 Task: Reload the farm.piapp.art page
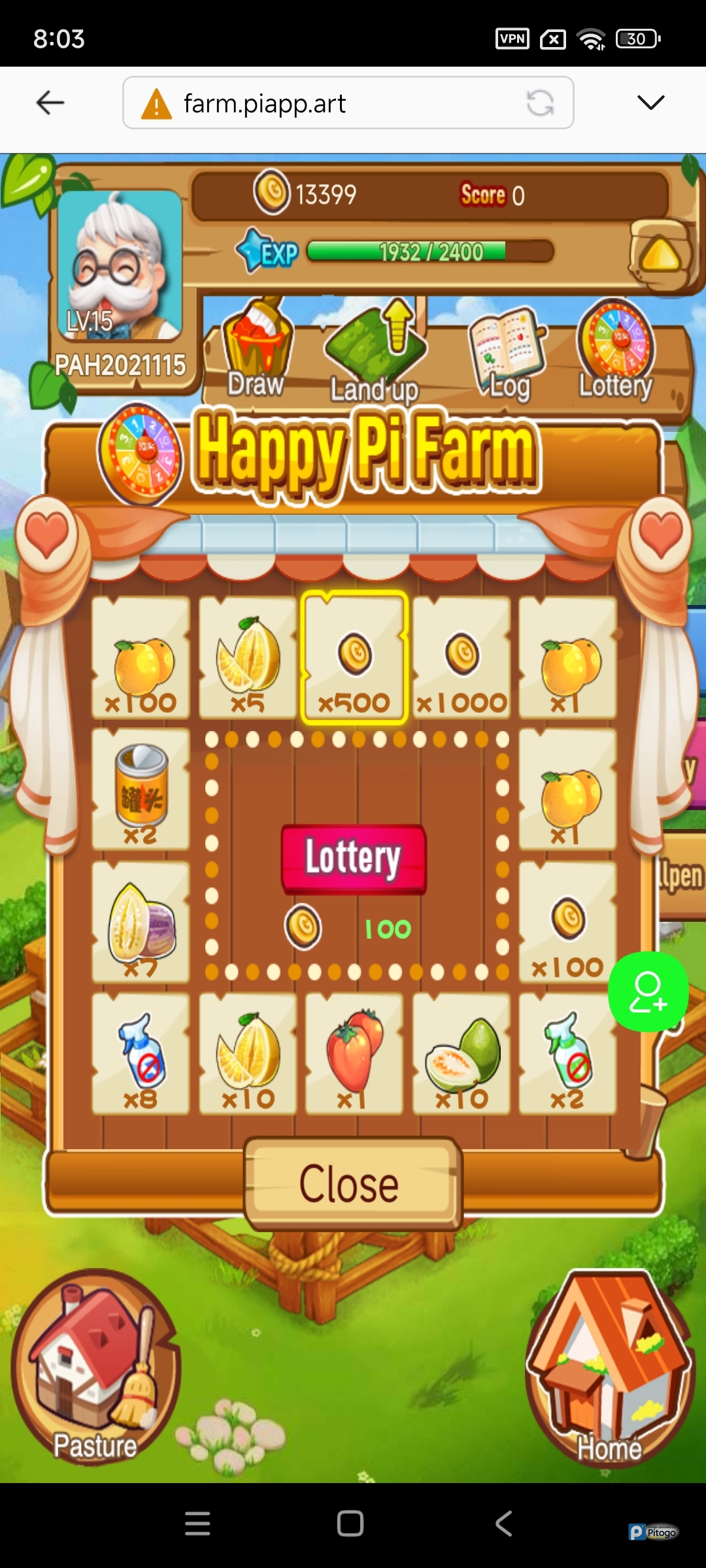point(541,103)
